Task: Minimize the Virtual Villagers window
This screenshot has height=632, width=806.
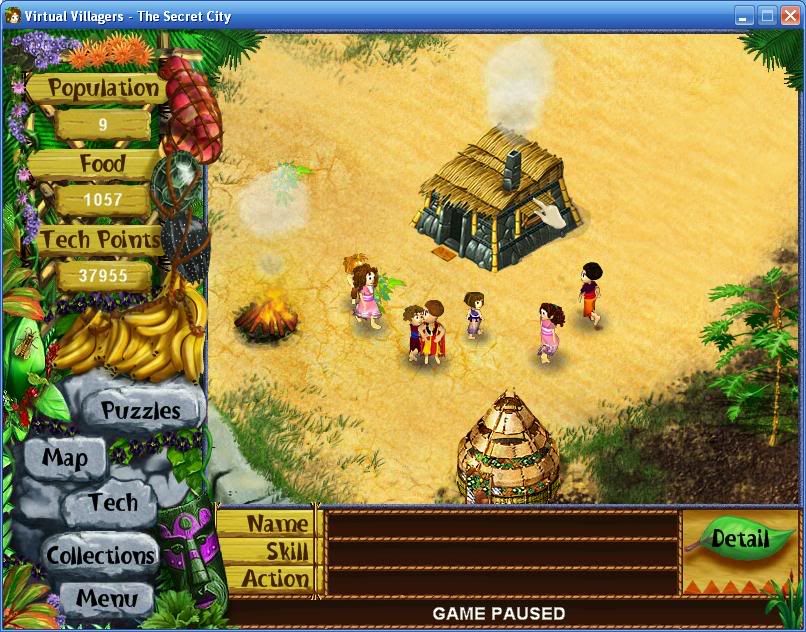Action: point(744,15)
